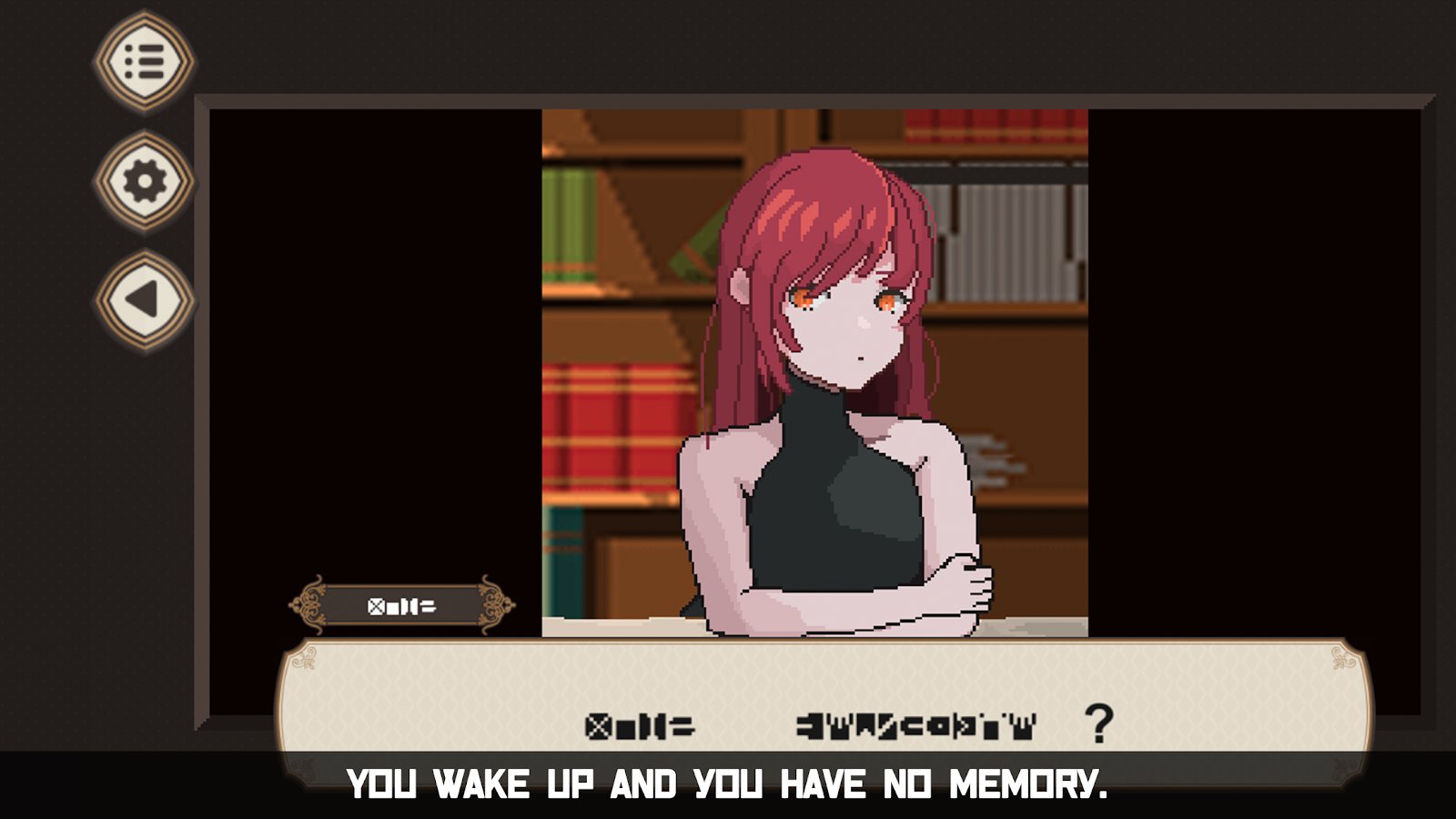Screen dimensions: 1456x819
Task: Click the first glyph word in the dialogue box
Action: coord(639,723)
